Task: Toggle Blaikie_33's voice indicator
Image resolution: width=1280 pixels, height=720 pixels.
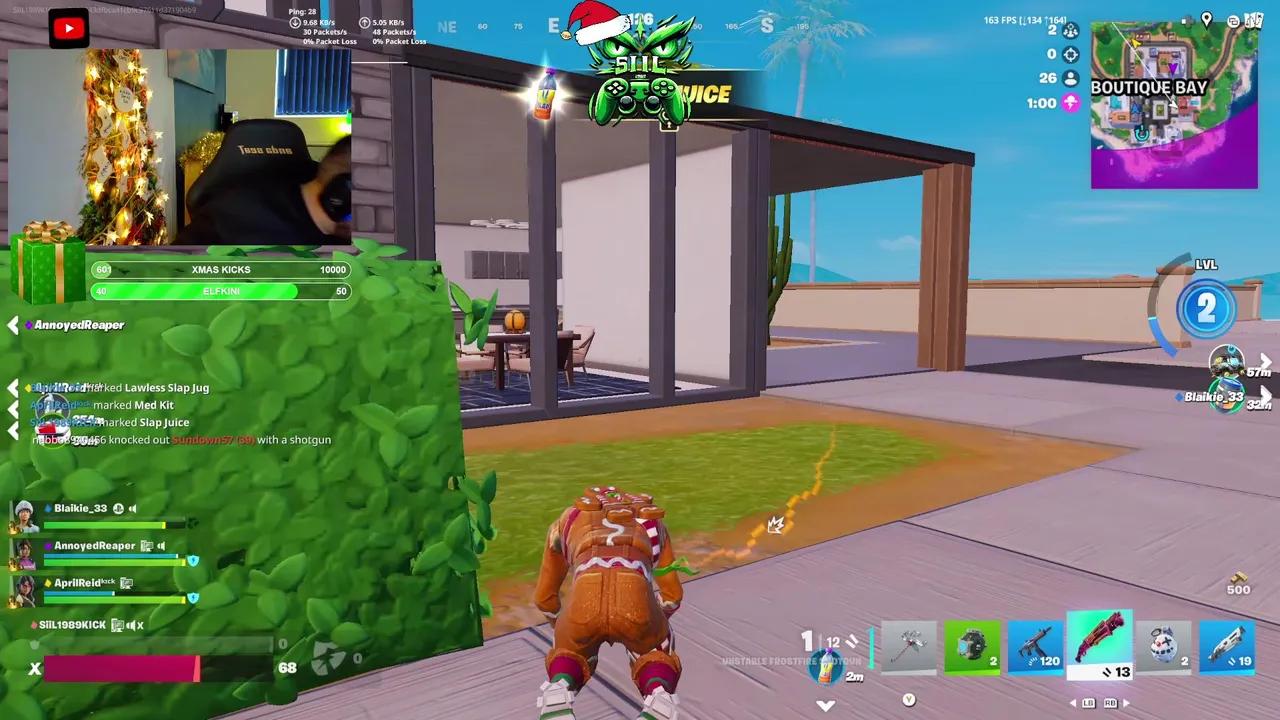Action: (x=133, y=508)
